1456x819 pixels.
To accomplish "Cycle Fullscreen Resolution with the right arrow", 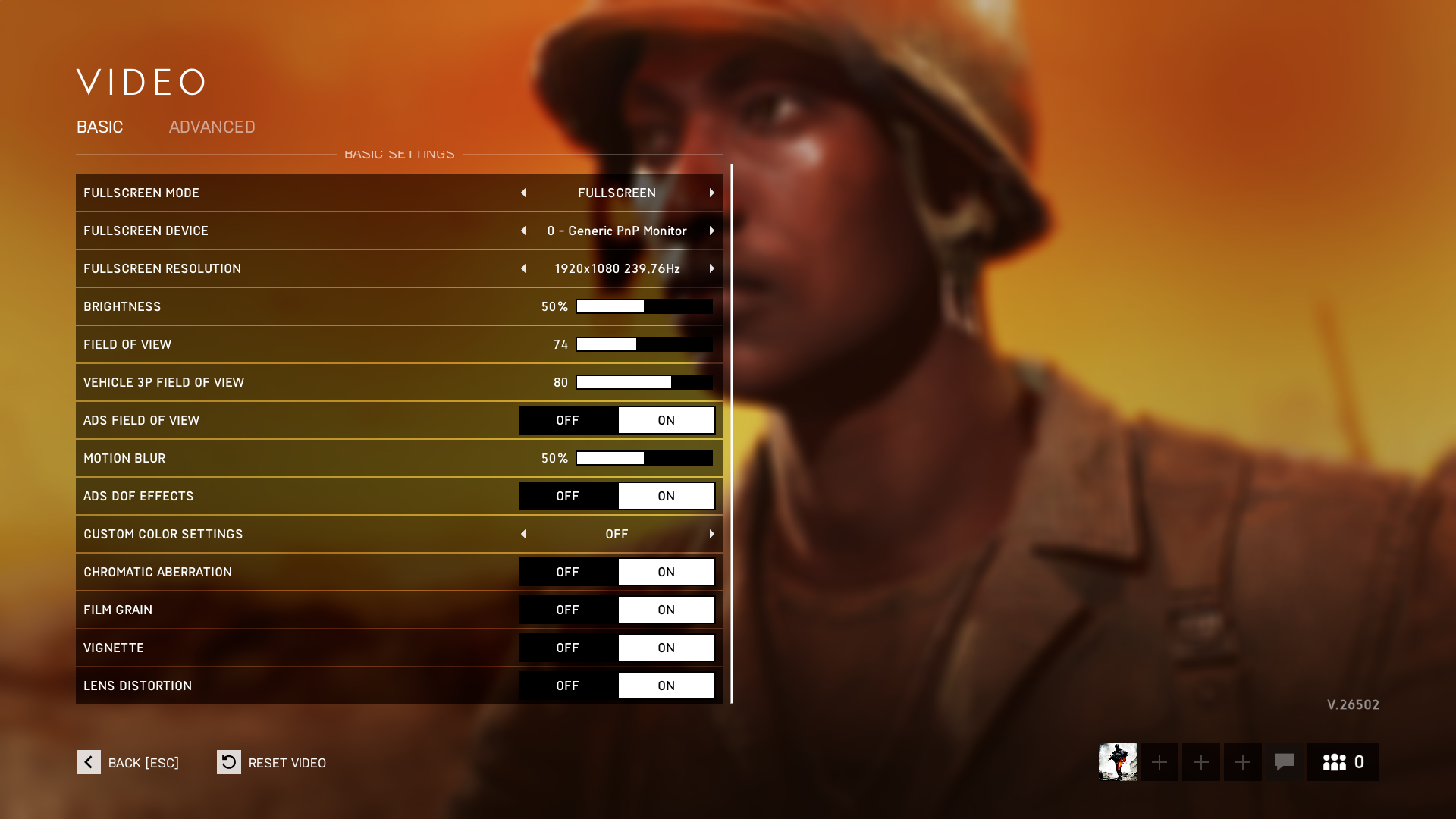I will 711,268.
